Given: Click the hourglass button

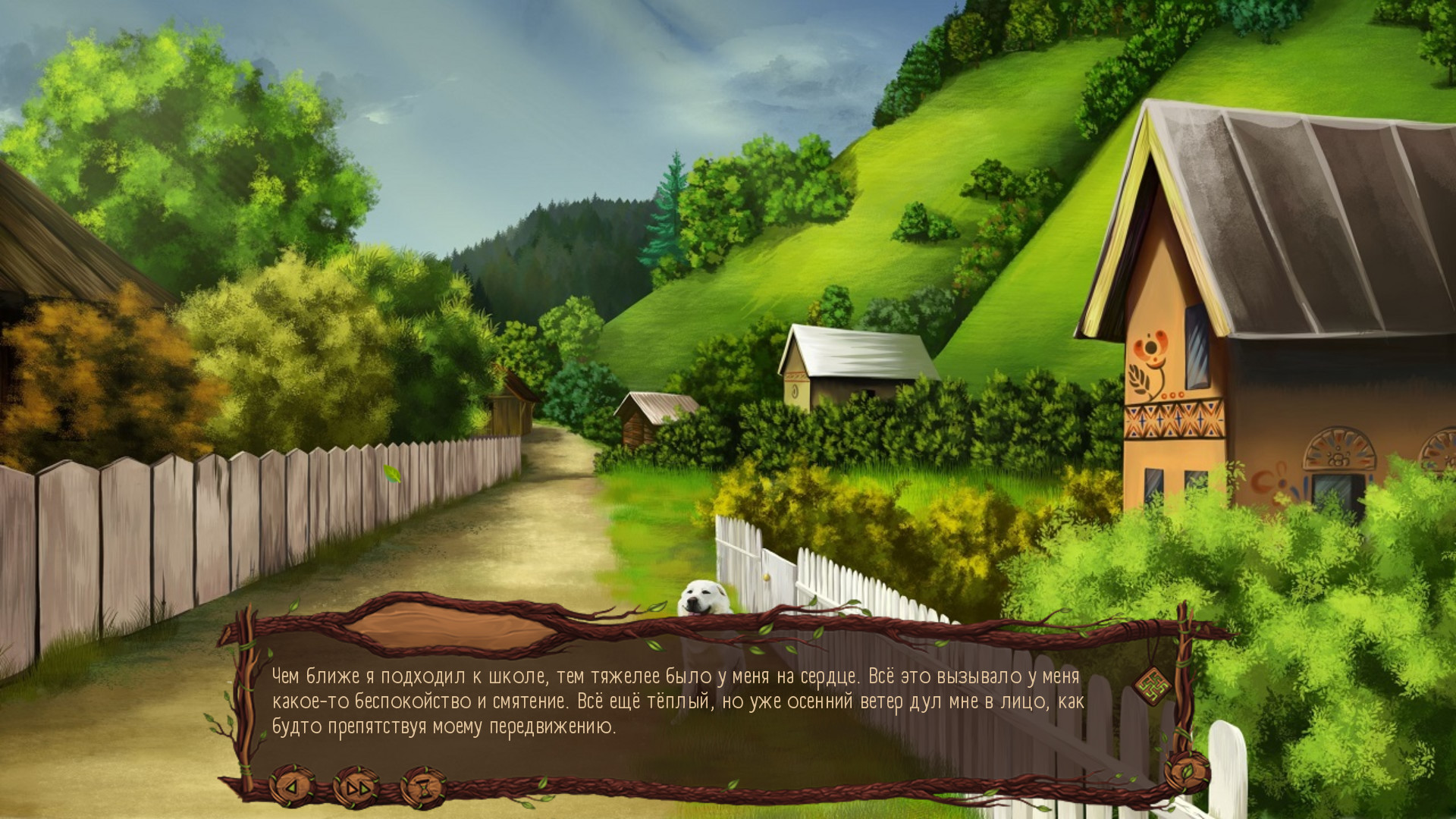Looking at the screenshot, I should 423,787.
